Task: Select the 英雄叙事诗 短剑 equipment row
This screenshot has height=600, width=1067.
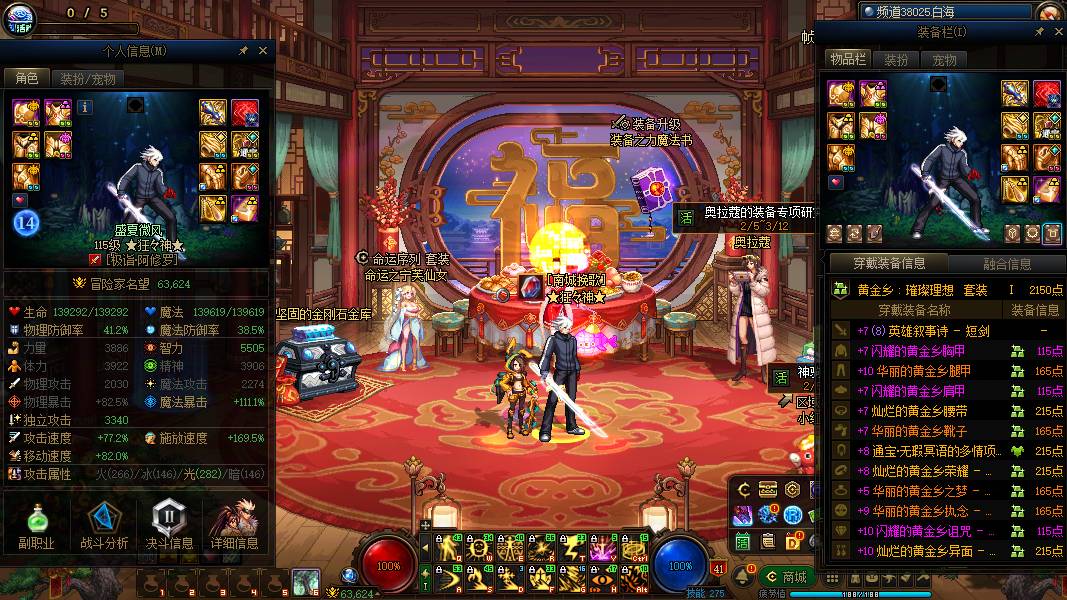Action: (x=924, y=331)
